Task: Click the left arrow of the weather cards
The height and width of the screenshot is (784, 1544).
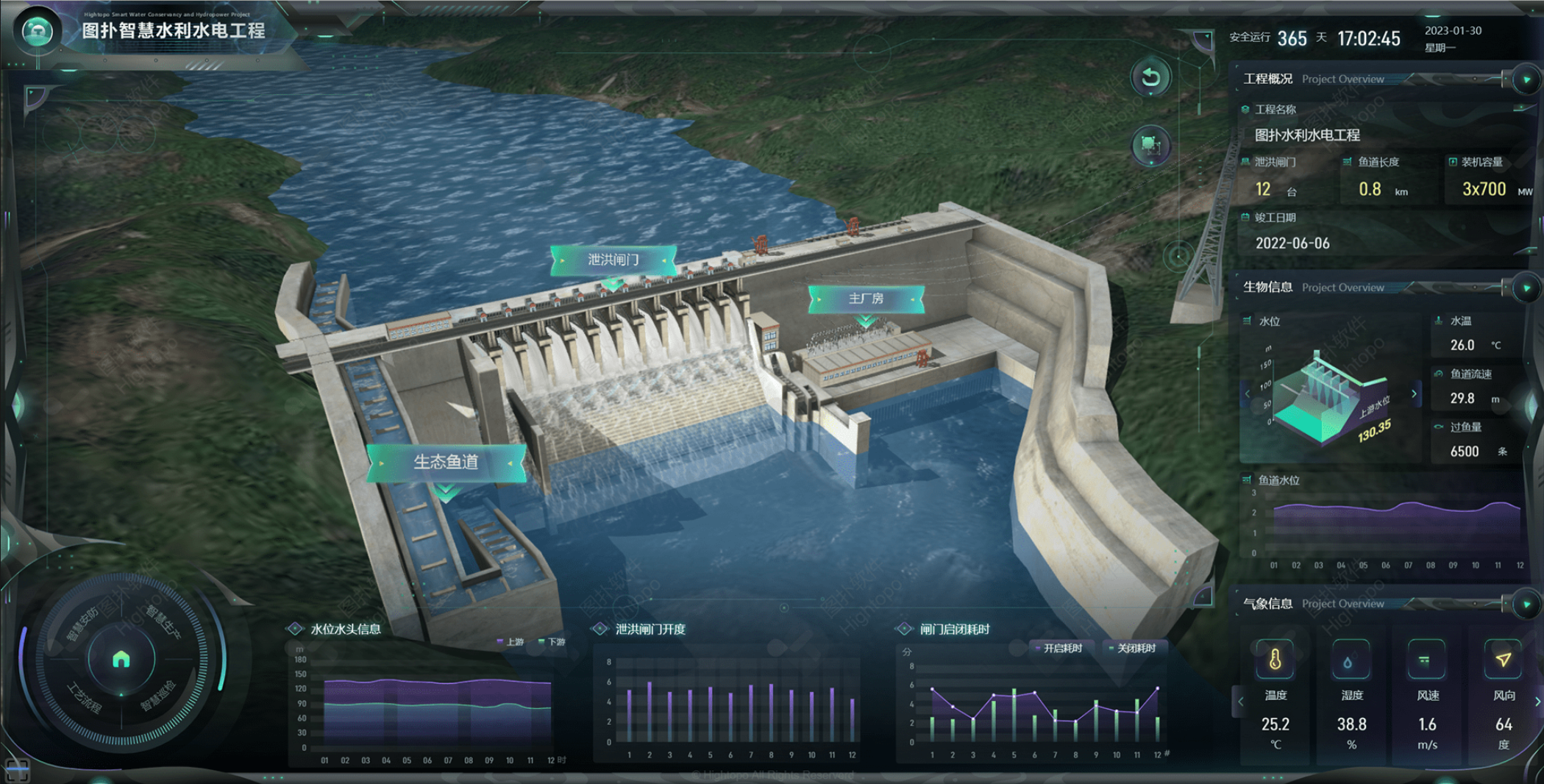Action: click(1240, 702)
